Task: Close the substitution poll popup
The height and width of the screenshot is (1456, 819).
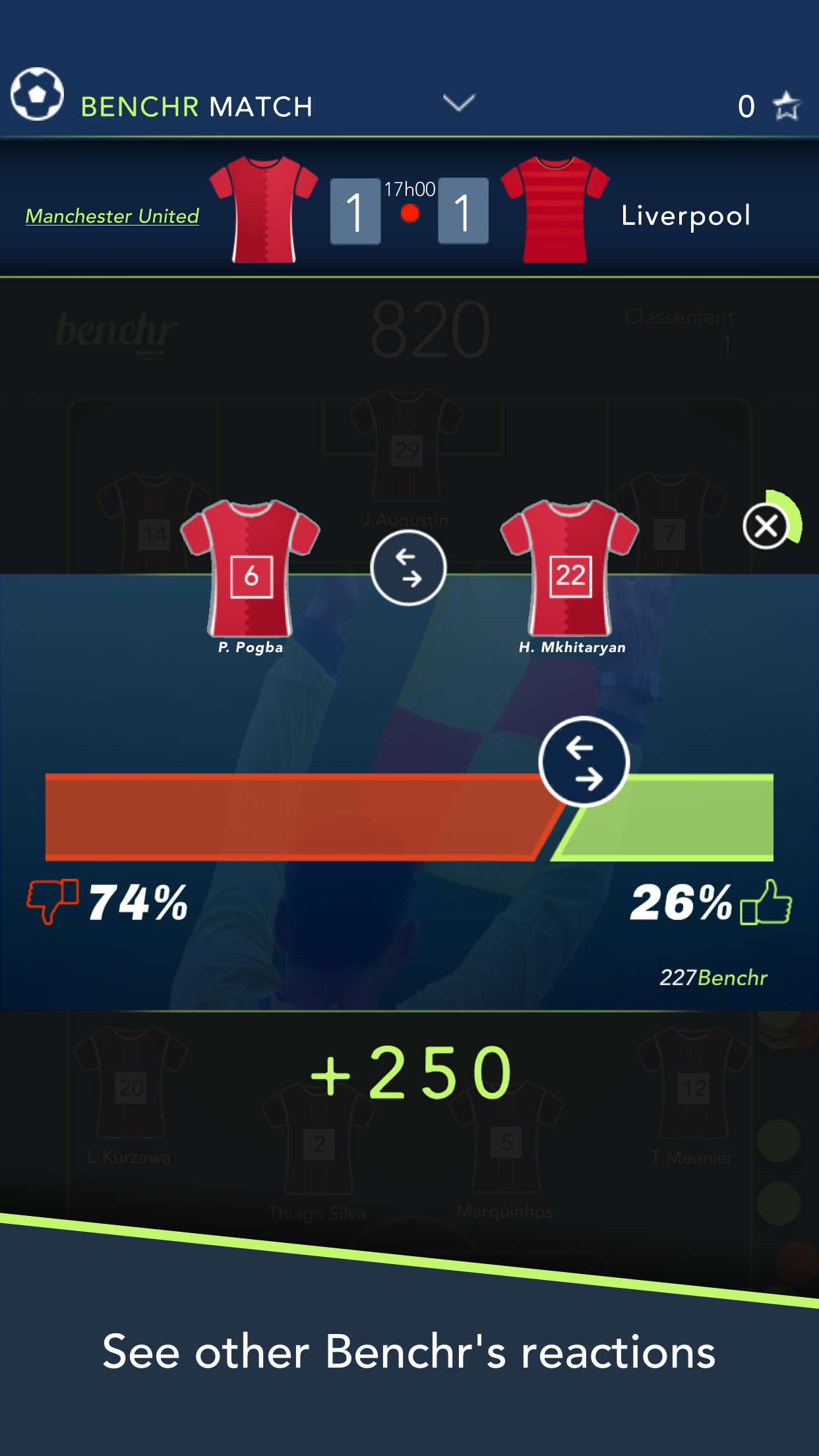Action: point(766,526)
